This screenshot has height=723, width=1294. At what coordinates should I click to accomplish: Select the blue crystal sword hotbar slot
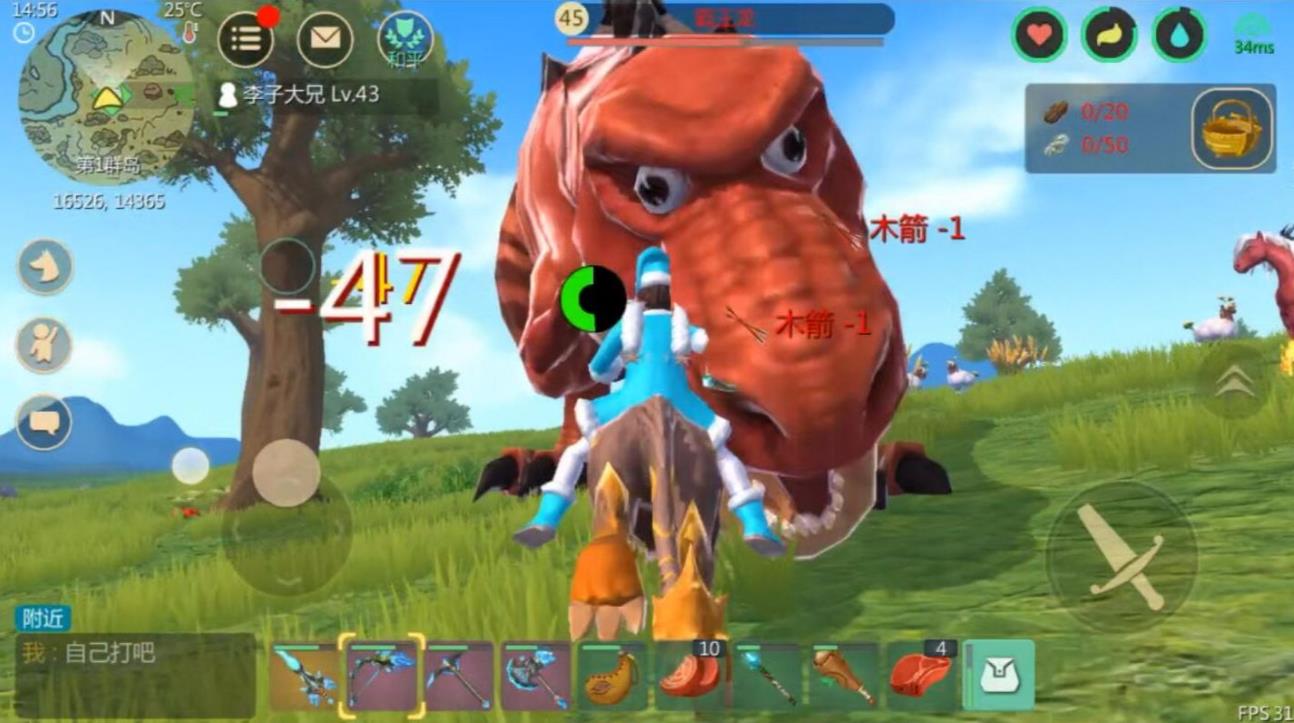pos(303,676)
